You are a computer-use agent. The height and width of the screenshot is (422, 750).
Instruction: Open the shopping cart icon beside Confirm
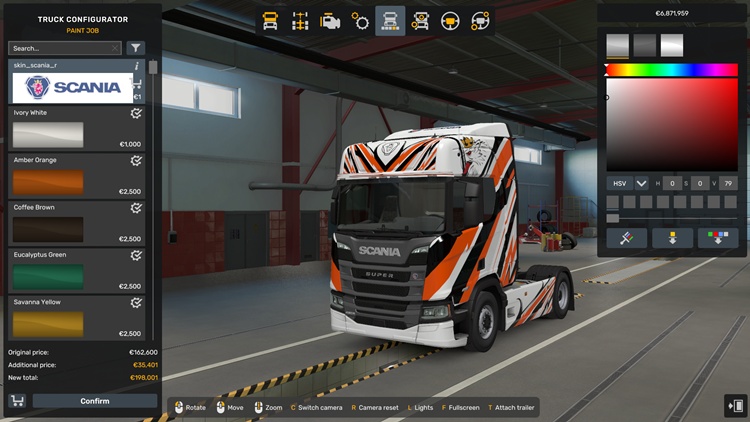pos(17,401)
